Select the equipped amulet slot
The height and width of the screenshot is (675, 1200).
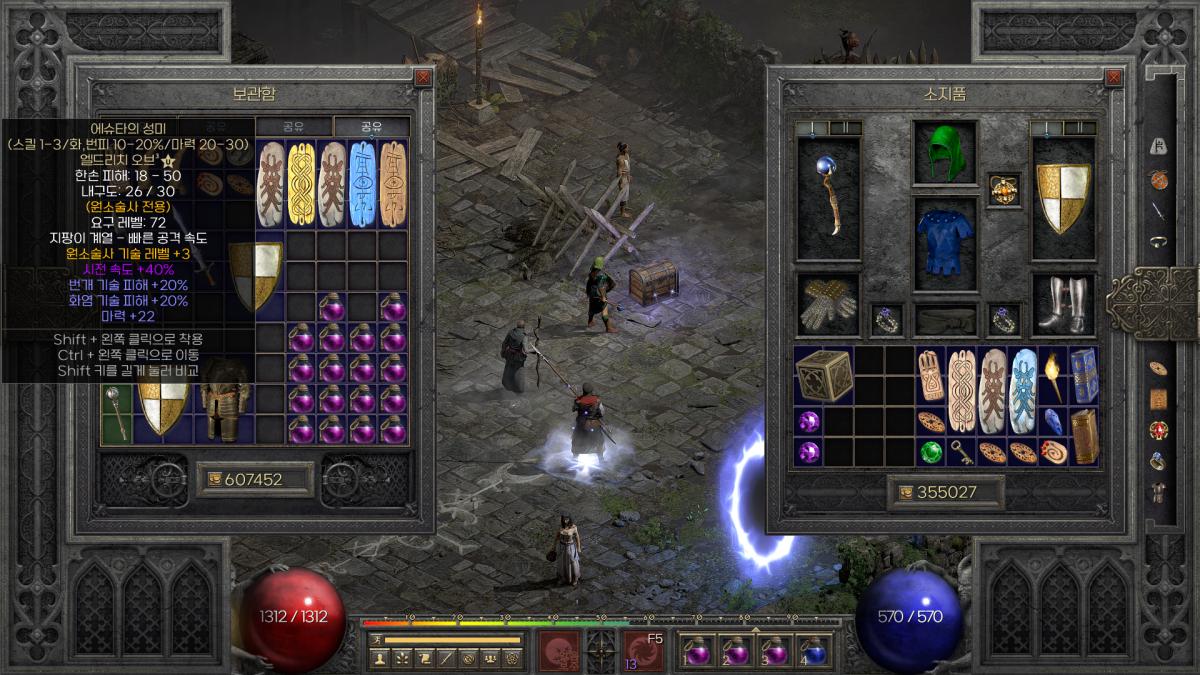[1004, 189]
